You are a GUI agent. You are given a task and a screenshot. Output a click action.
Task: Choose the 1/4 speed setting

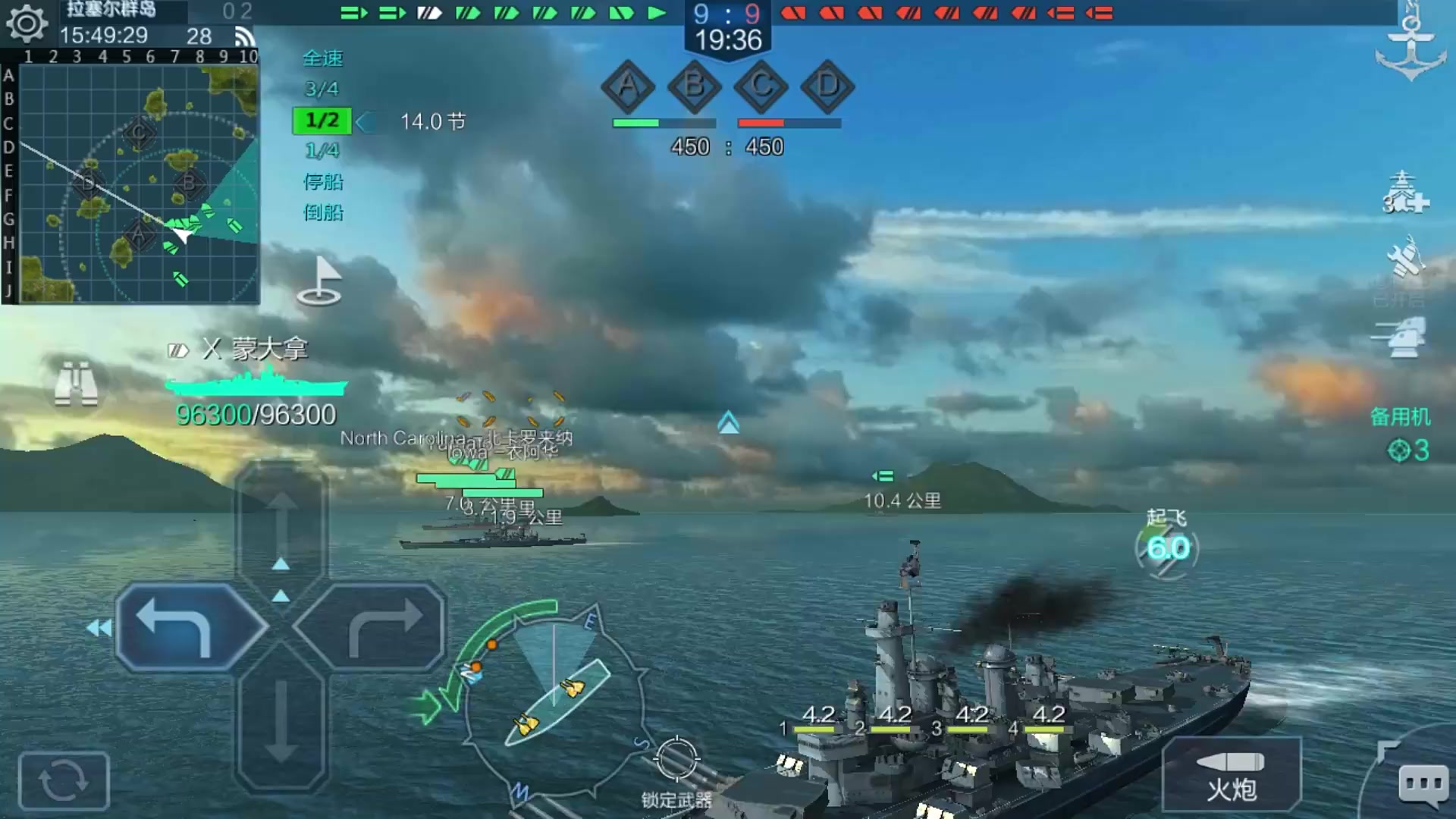pyautogui.click(x=322, y=151)
